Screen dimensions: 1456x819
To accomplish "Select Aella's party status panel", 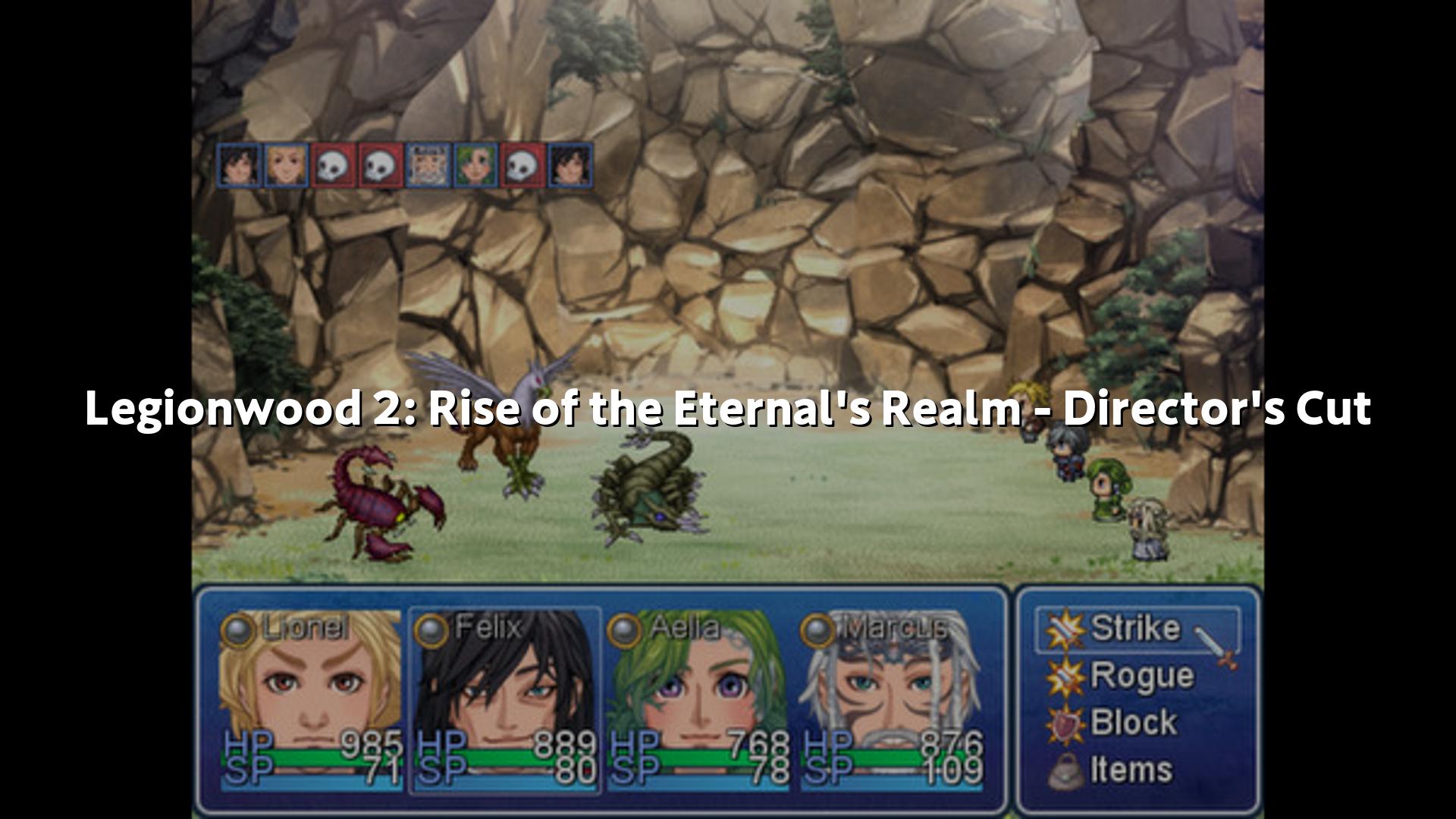I will click(x=698, y=701).
